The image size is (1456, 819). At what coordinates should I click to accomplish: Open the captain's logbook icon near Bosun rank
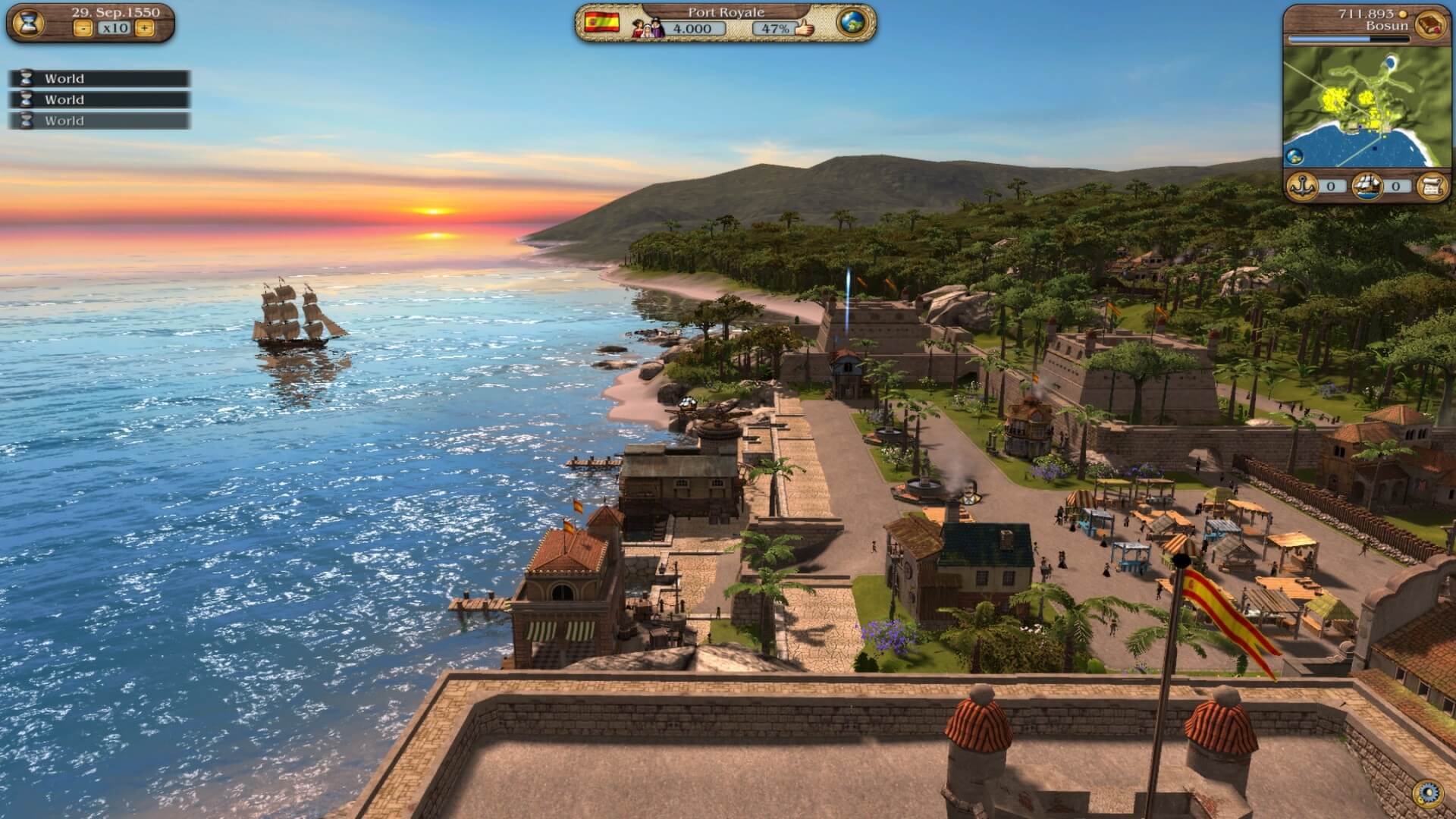pos(1429,25)
